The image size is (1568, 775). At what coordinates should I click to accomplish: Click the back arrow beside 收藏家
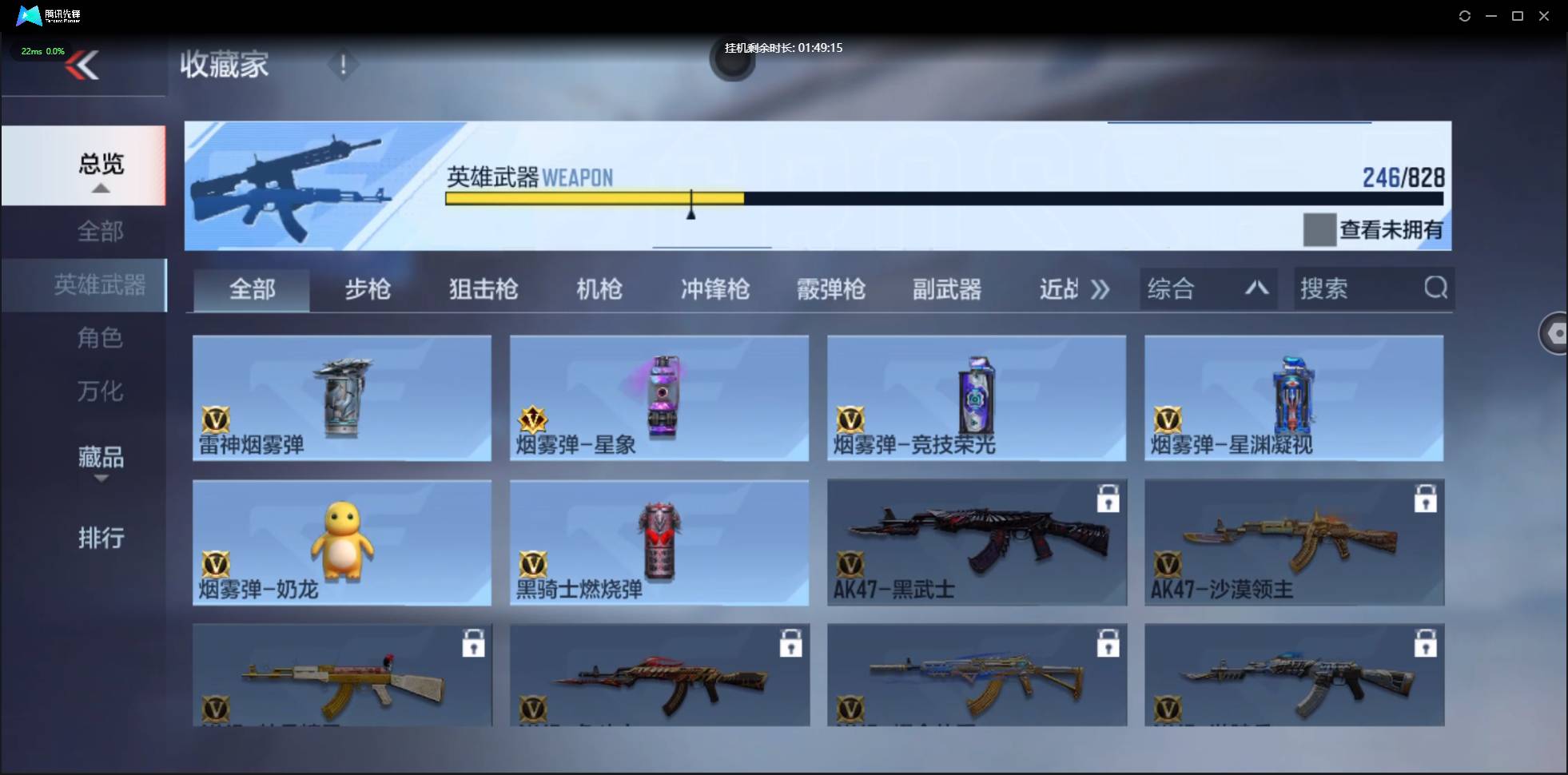[84, 66]
